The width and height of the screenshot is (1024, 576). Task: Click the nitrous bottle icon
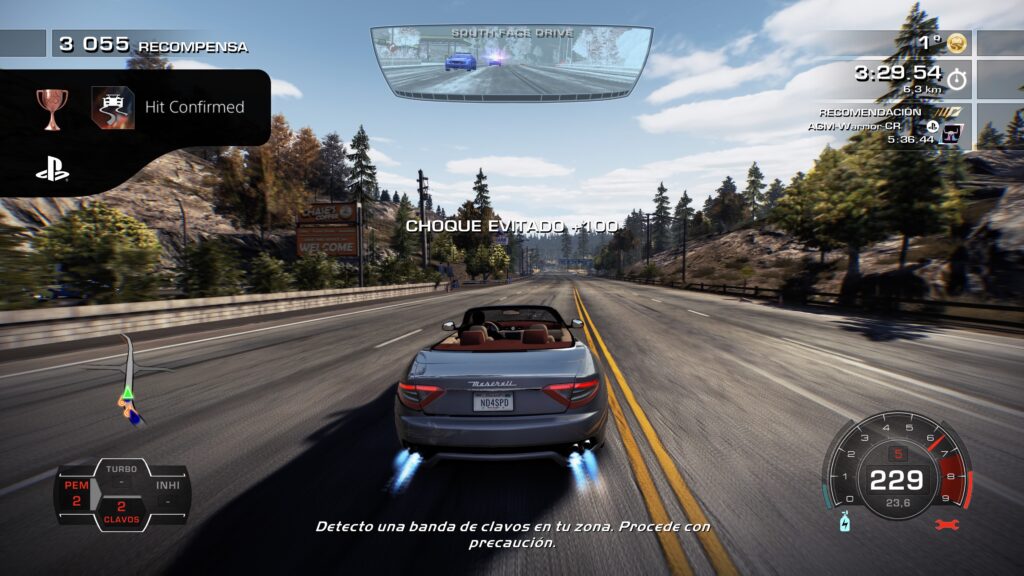point(844,523)
